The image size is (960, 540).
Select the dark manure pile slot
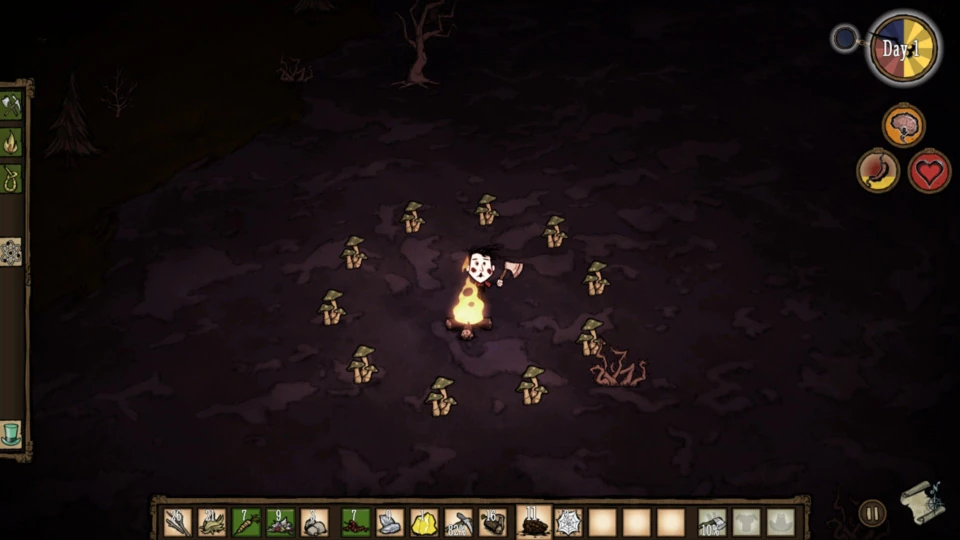click(x=534, y=522)
